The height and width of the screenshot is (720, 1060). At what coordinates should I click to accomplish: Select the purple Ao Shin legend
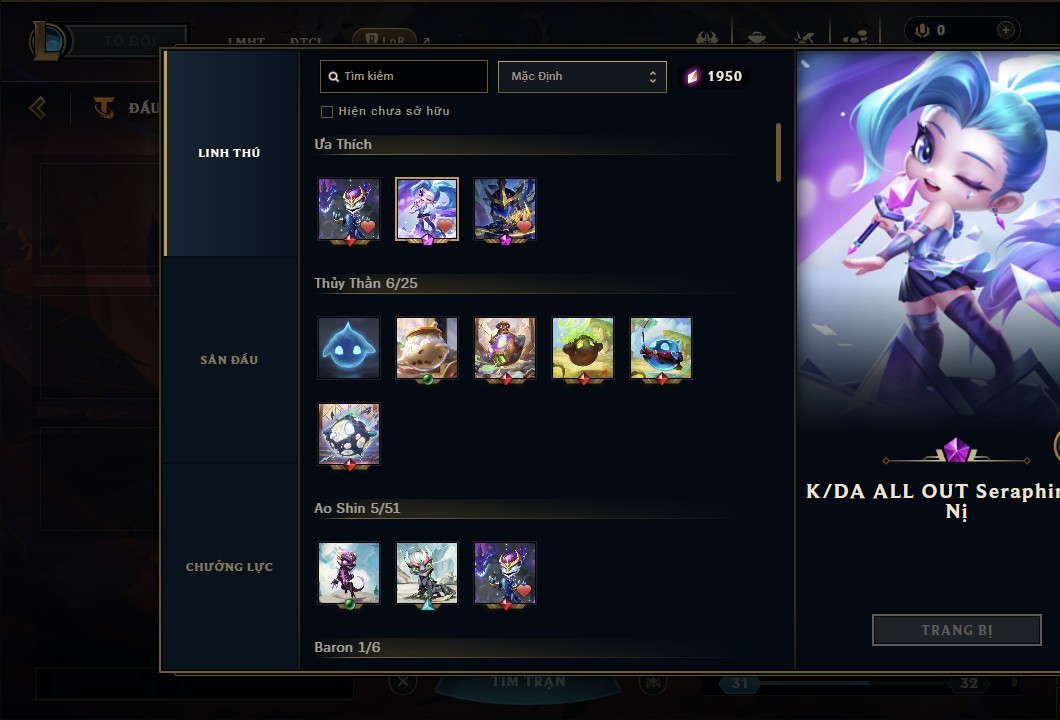coord(349,573)
